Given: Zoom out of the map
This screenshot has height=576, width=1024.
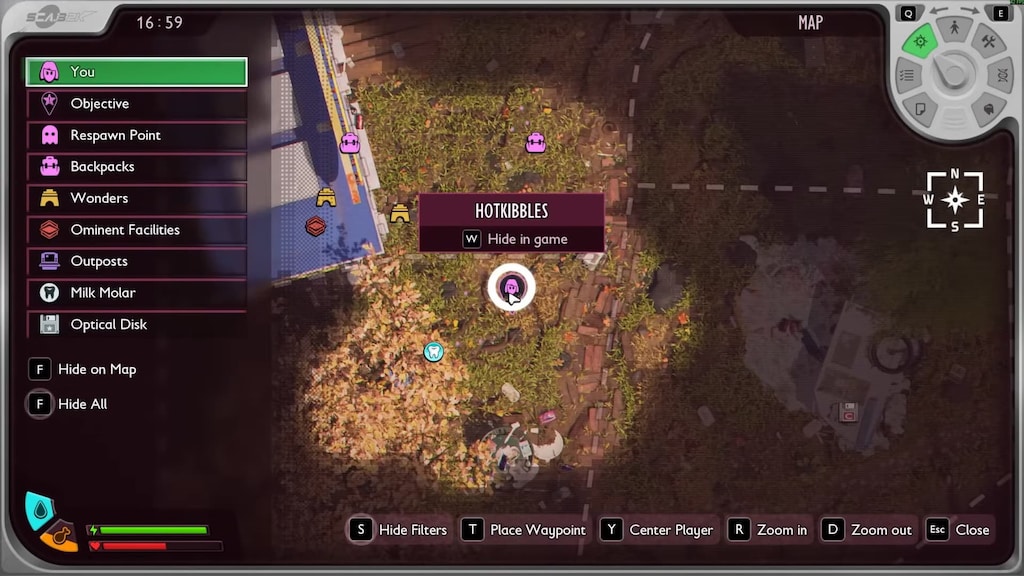Looking at the screenshot, I should pos(868,530).
